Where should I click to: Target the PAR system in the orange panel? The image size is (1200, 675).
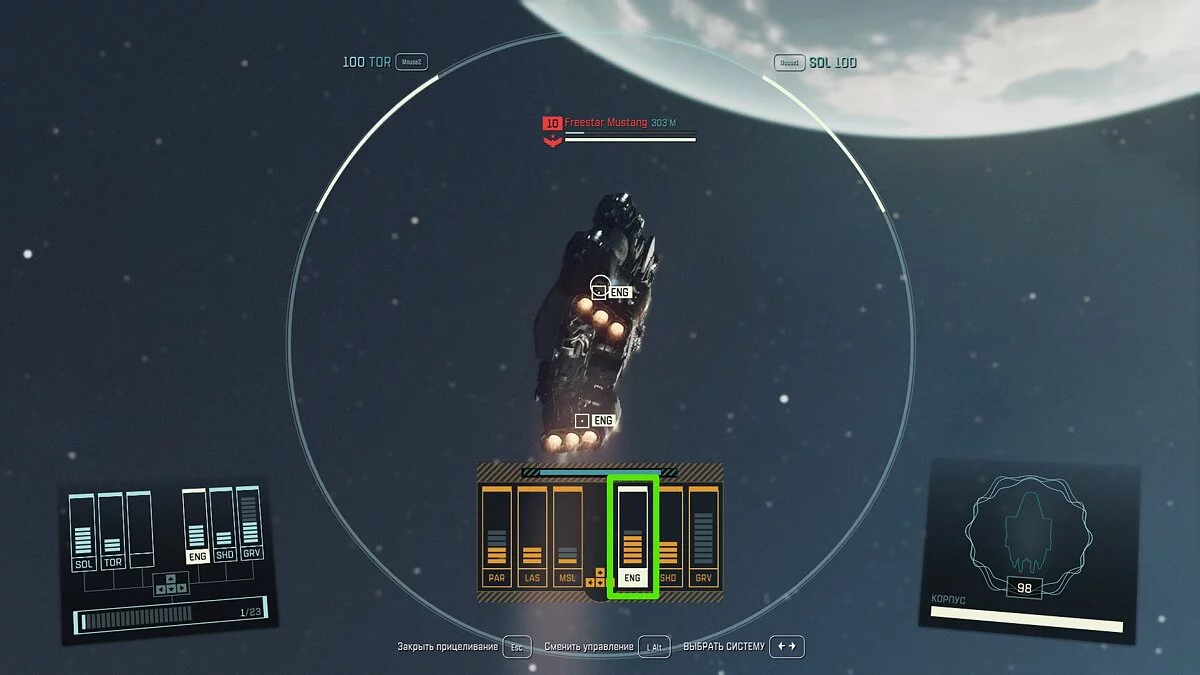496,537
